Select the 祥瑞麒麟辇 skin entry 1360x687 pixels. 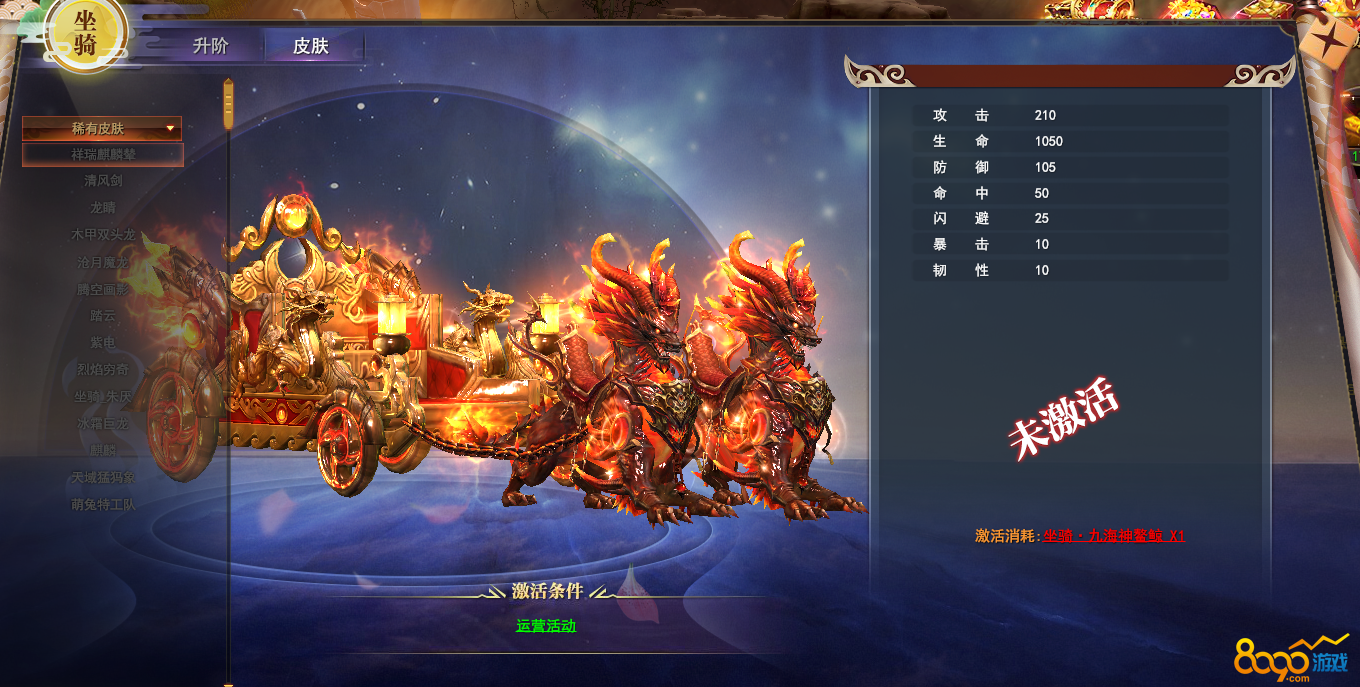click(103, 155)
